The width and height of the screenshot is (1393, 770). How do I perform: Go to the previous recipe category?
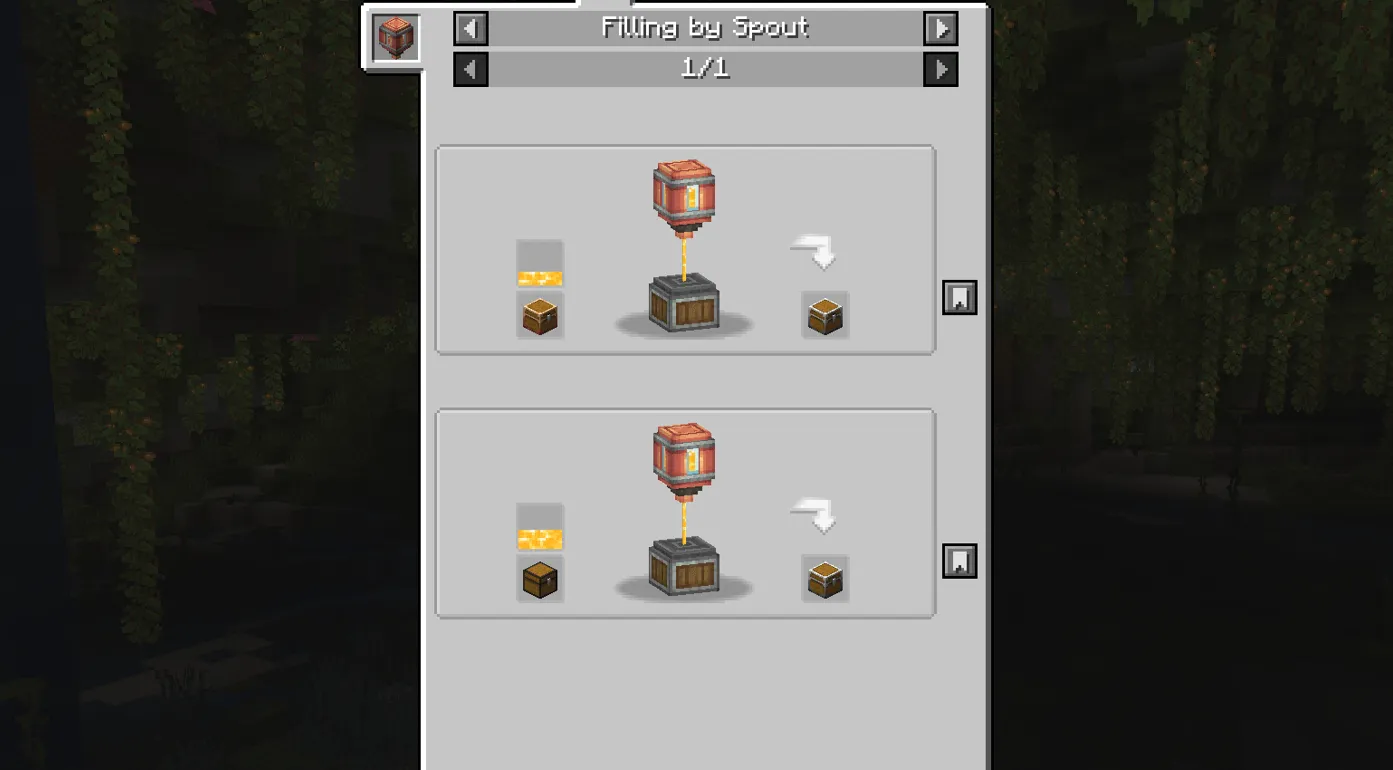tap(470, 28)
